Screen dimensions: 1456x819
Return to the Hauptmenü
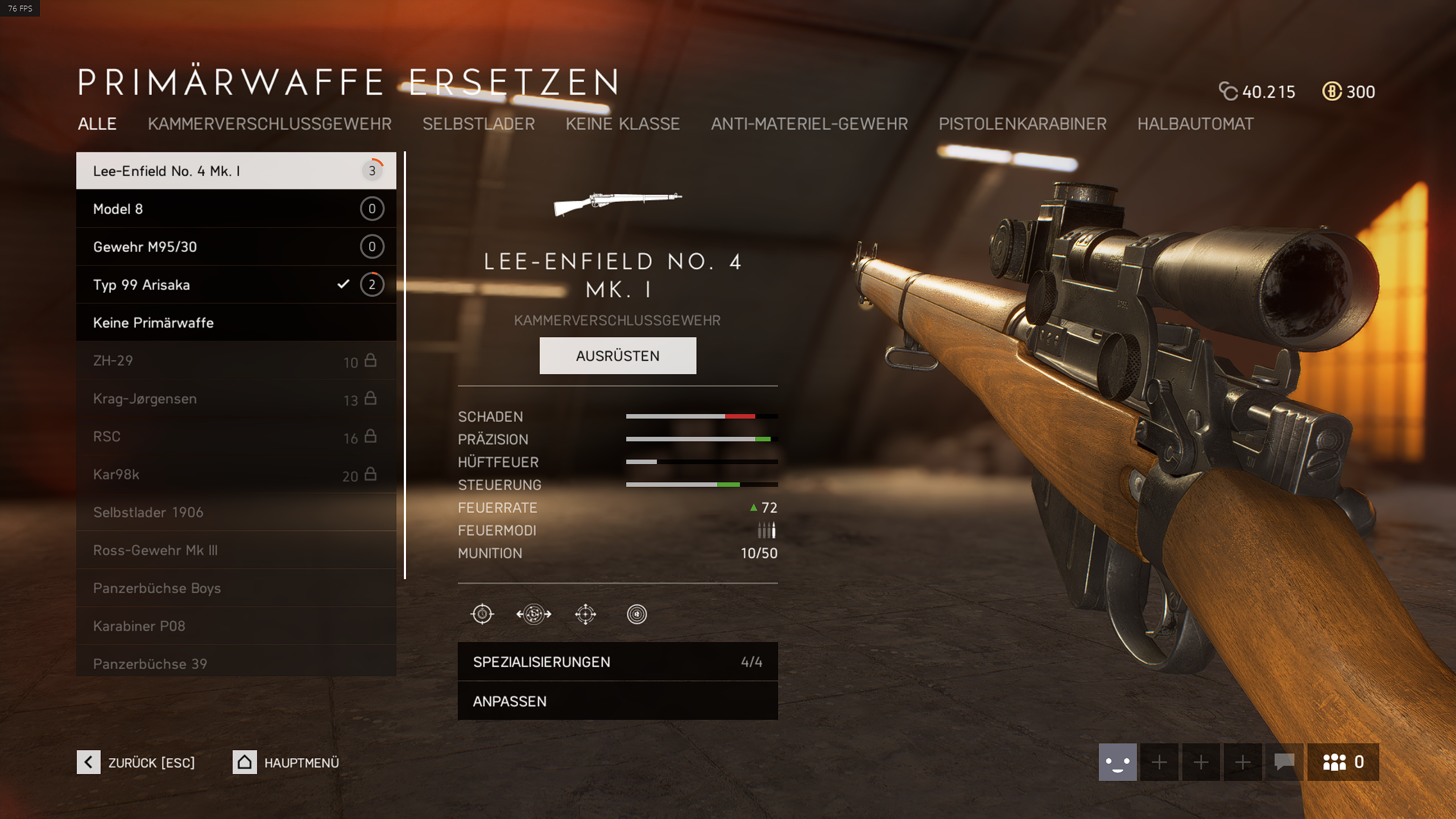(286, 762)
